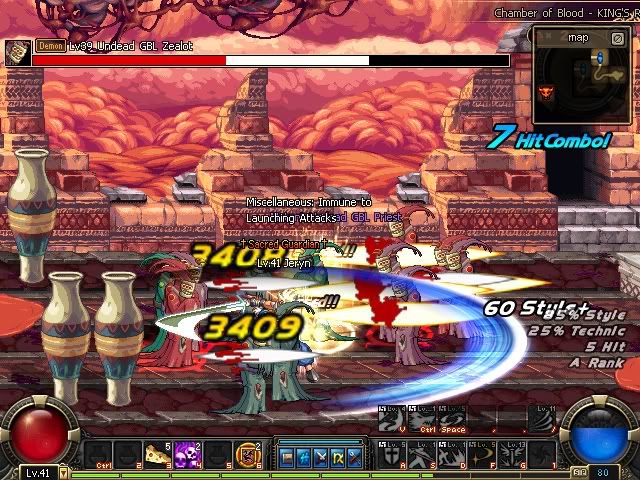Viewport: 640px width, 480px height.
Task: Click the SP button by the mana orb
Action: point(579,472)
